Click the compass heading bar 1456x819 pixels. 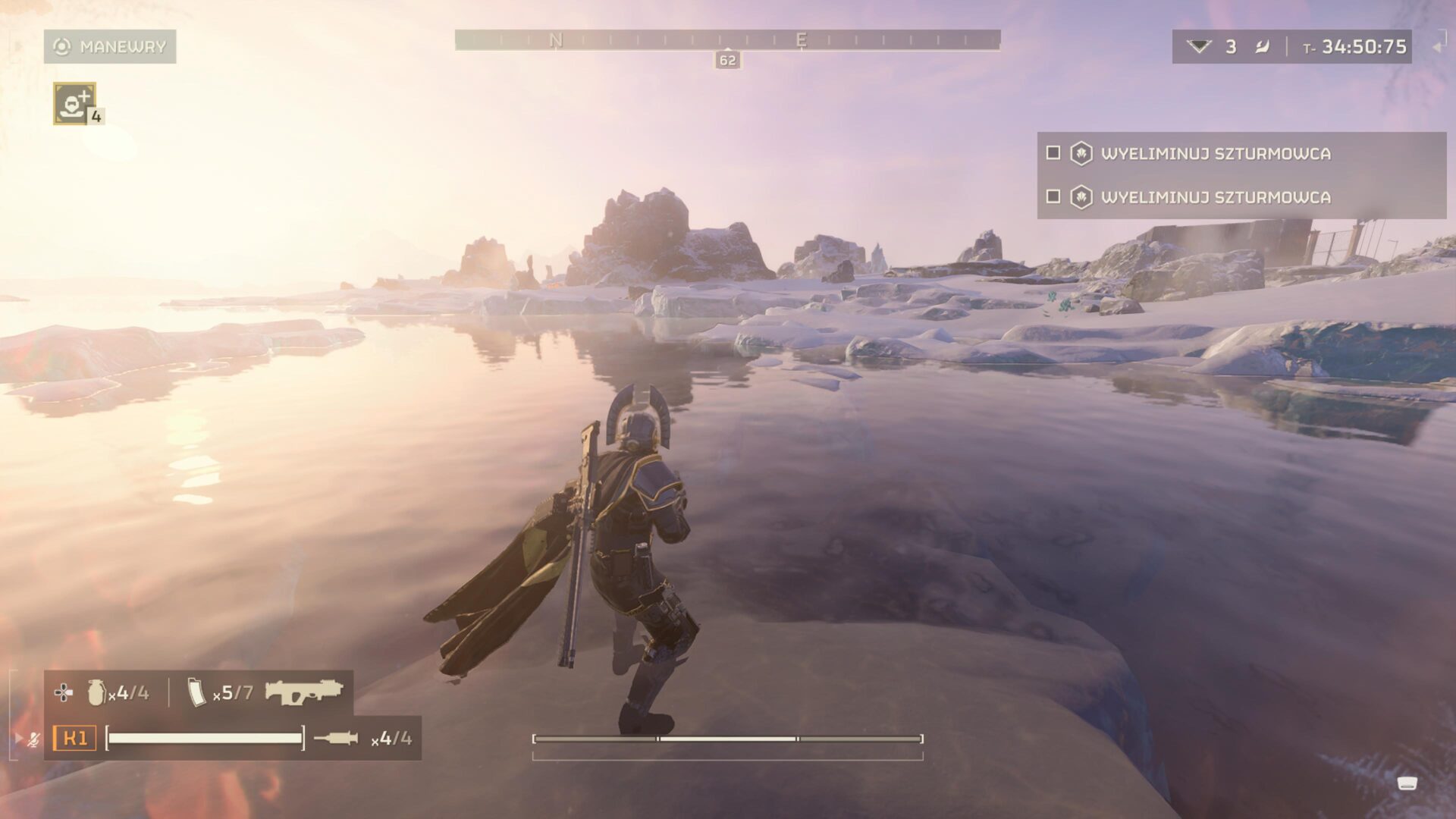tap(727, 39)
